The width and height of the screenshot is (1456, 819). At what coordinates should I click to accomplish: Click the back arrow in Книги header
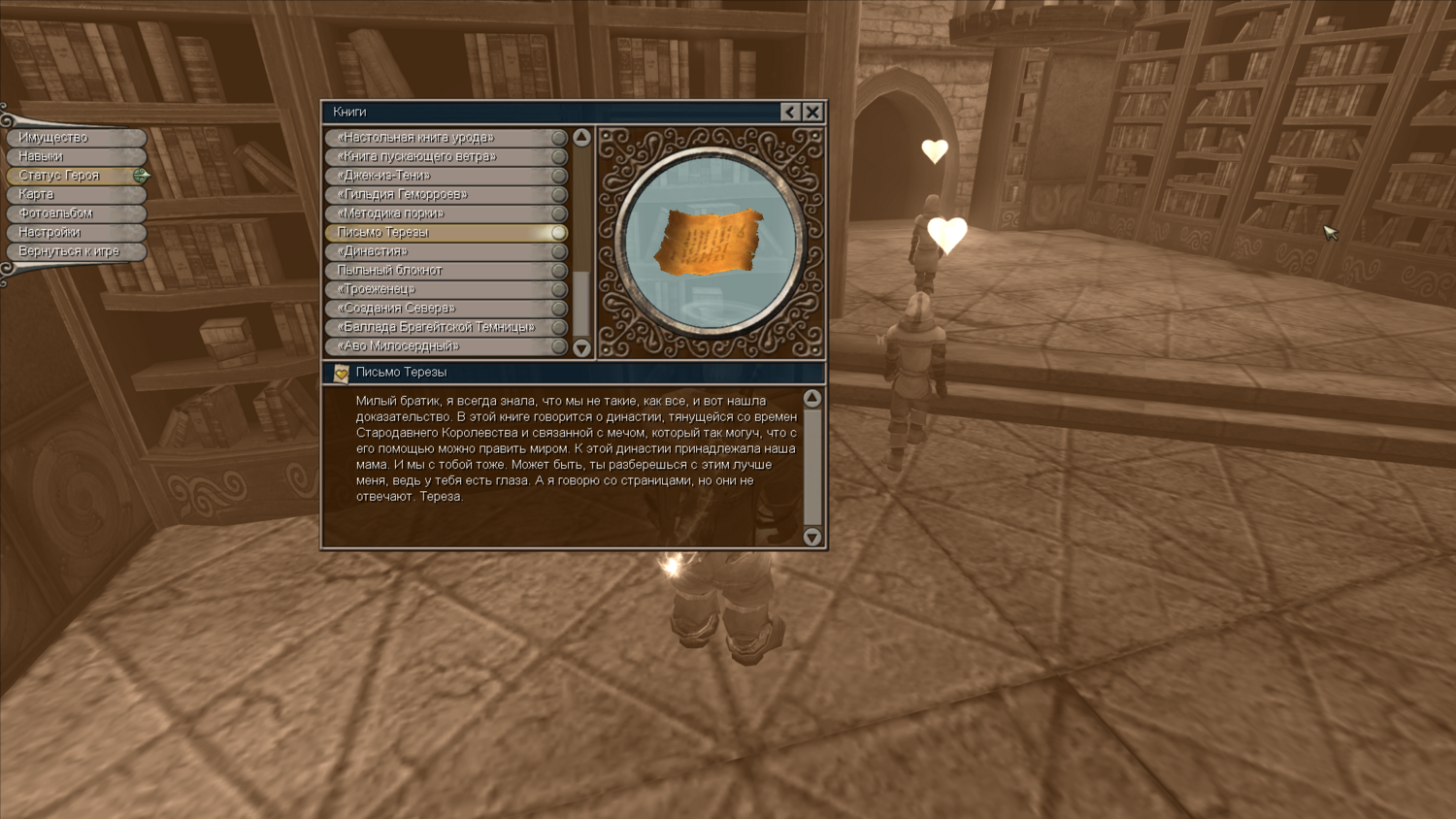pyautogui.click(x=790, y=112)
